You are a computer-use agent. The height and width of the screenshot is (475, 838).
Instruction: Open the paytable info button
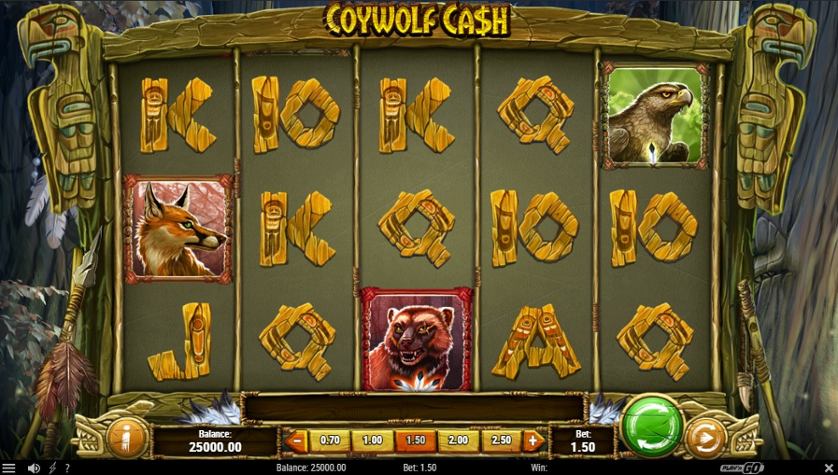127,437
